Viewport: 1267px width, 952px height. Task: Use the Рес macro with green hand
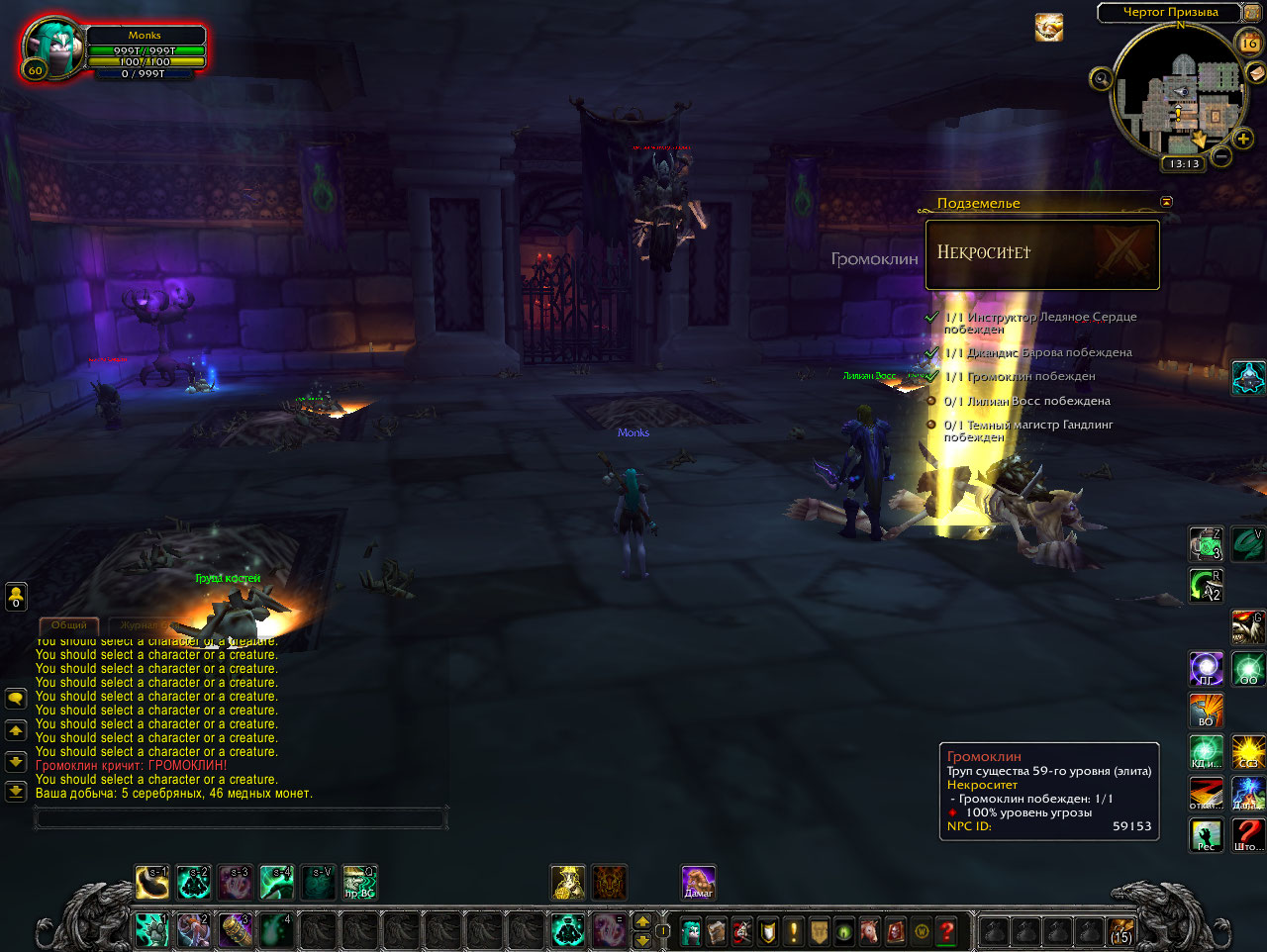(1206, 835)
